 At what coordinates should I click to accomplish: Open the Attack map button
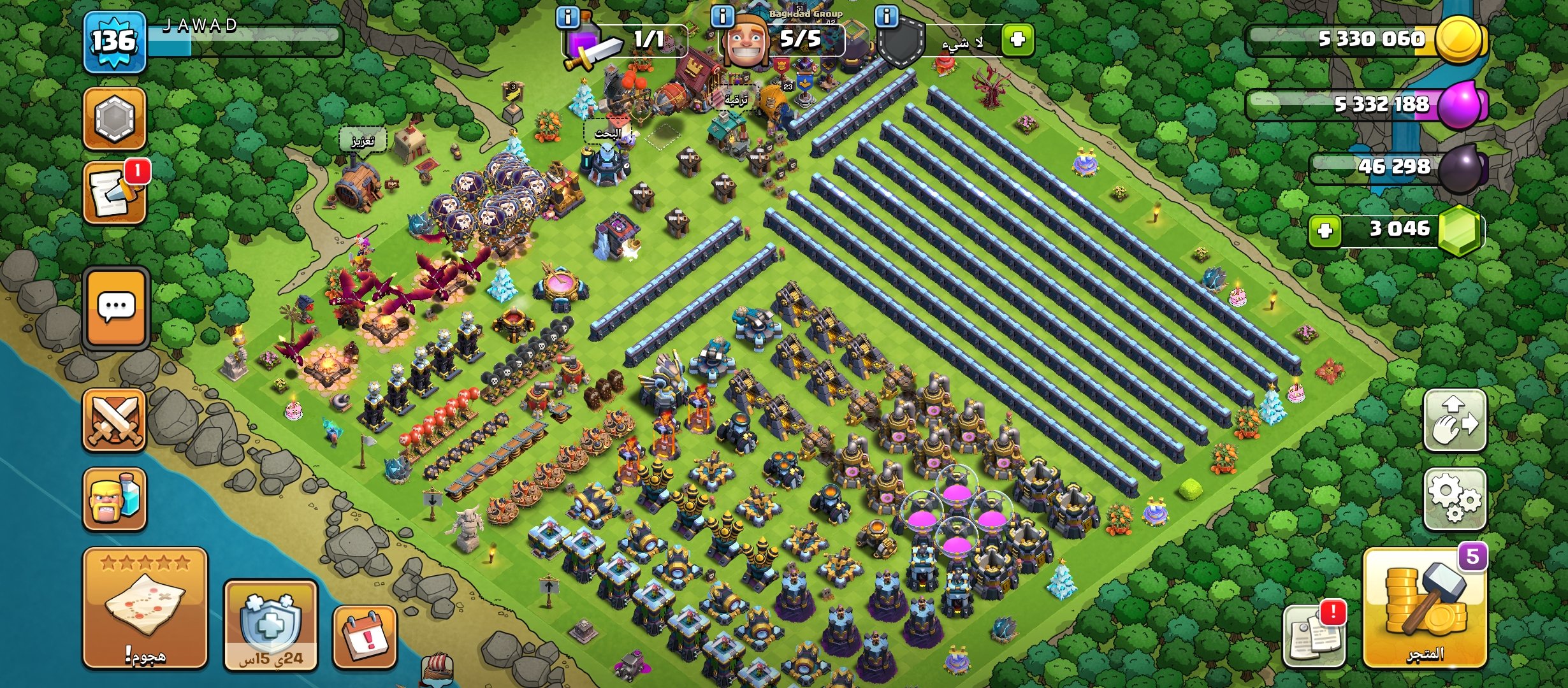pos(145,607)
